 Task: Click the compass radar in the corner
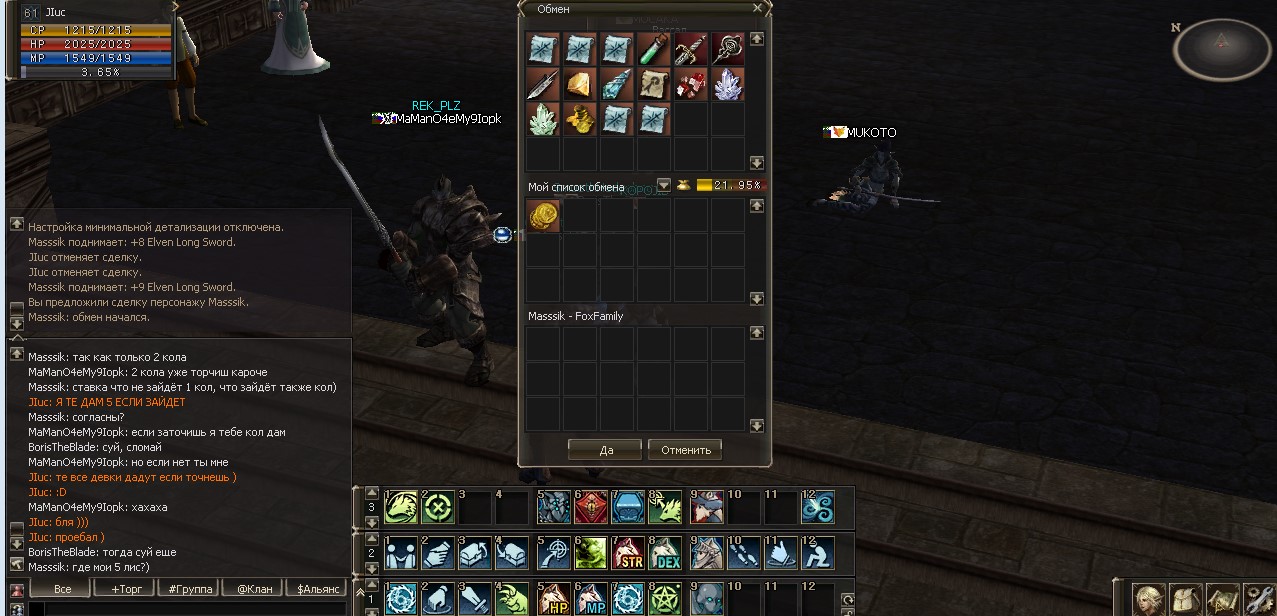(1221, 47)
